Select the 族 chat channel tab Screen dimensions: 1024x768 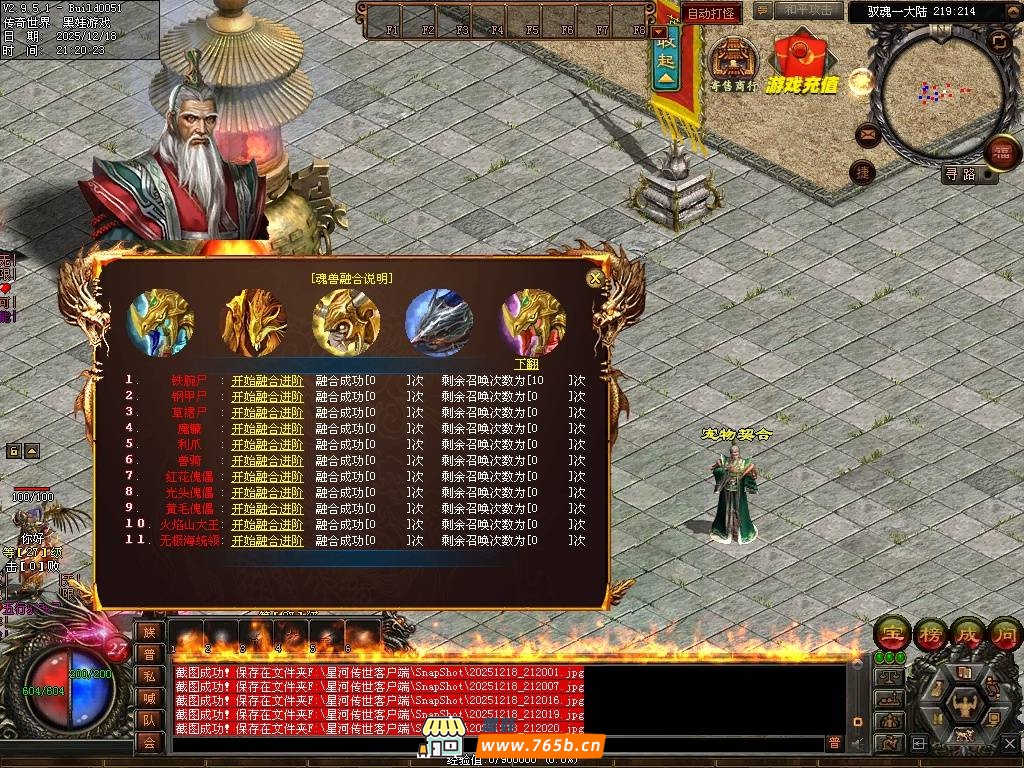click(x=149, y=632)
